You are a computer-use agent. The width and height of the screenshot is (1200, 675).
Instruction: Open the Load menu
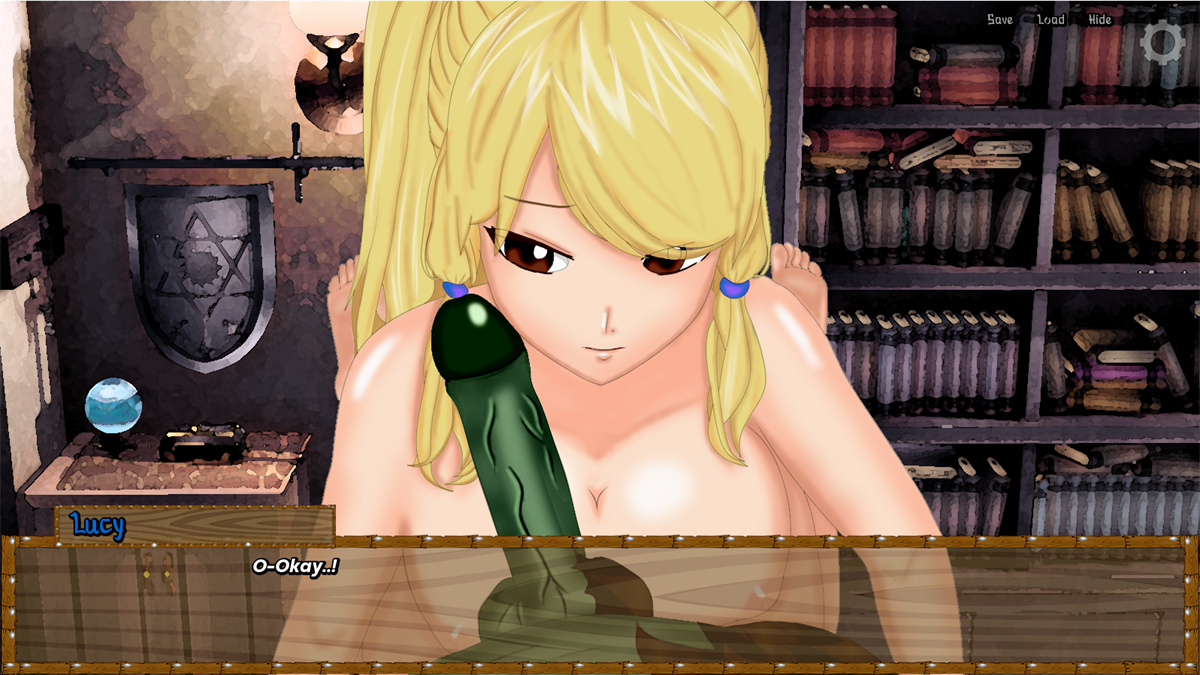point(1051,20)
